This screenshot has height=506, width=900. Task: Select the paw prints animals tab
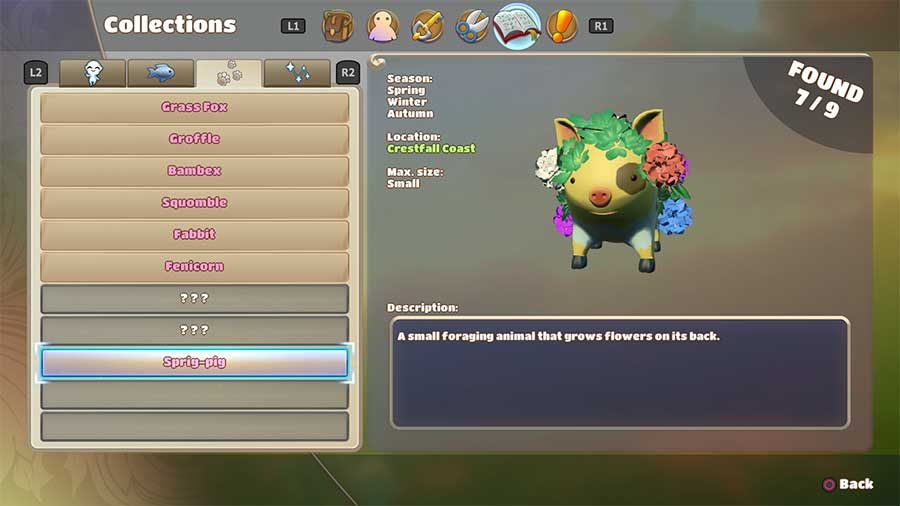[x=229, y=73]
